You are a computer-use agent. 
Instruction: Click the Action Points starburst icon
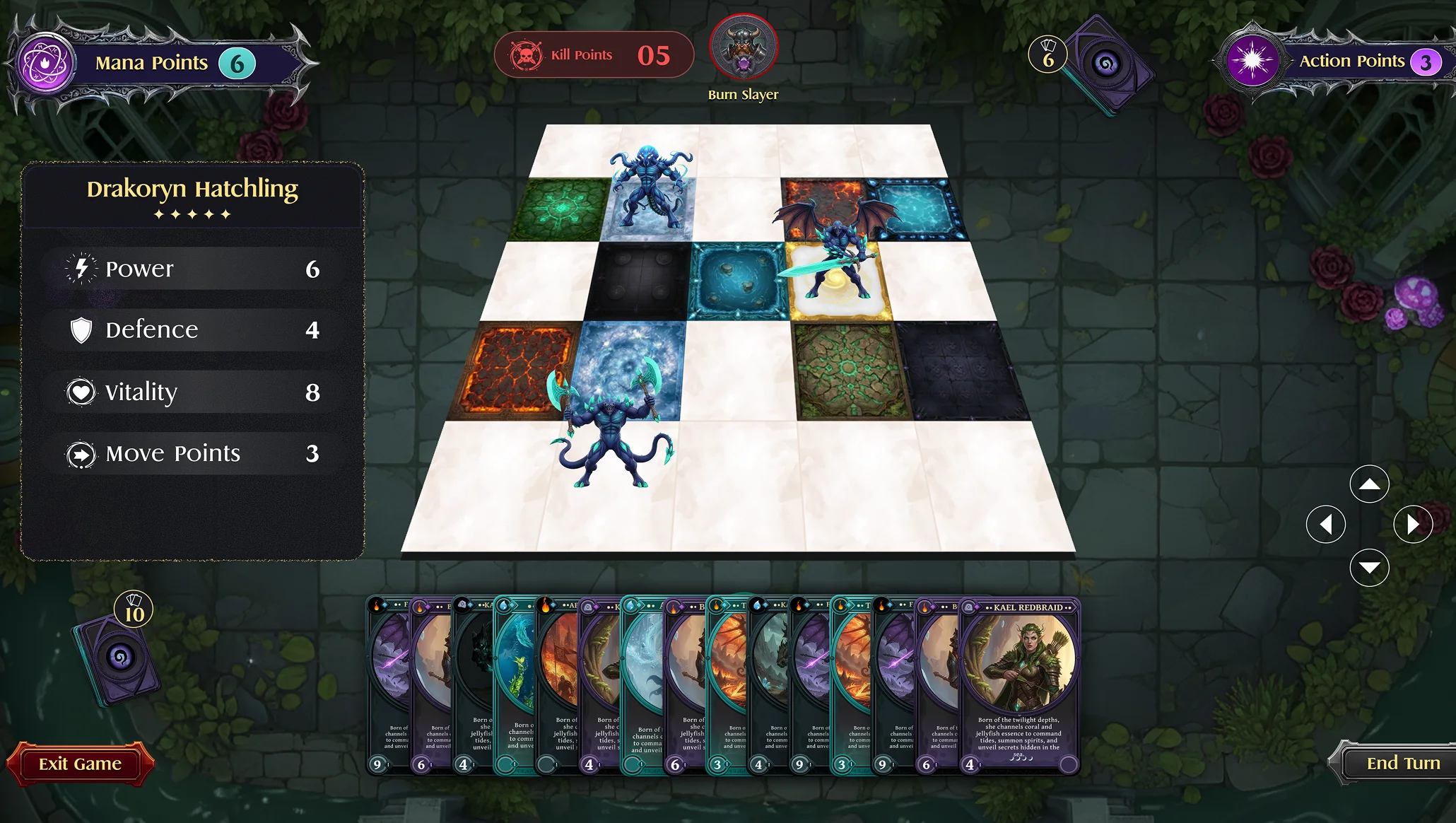coord(1252,62)
